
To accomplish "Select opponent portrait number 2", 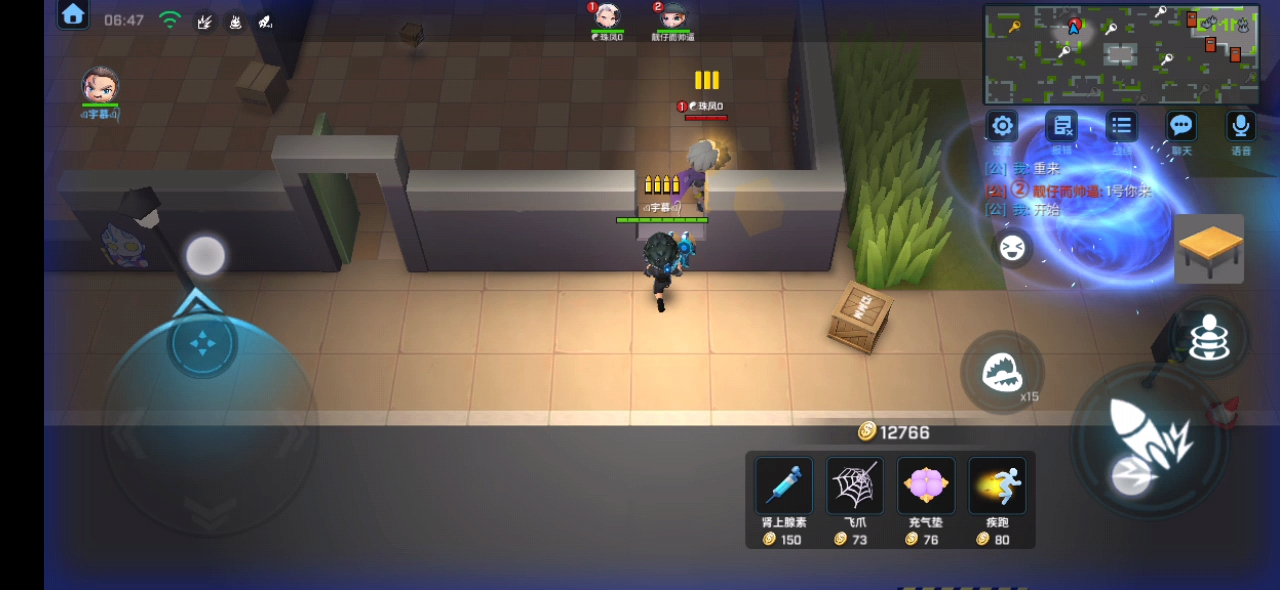I will click(673, 18).
